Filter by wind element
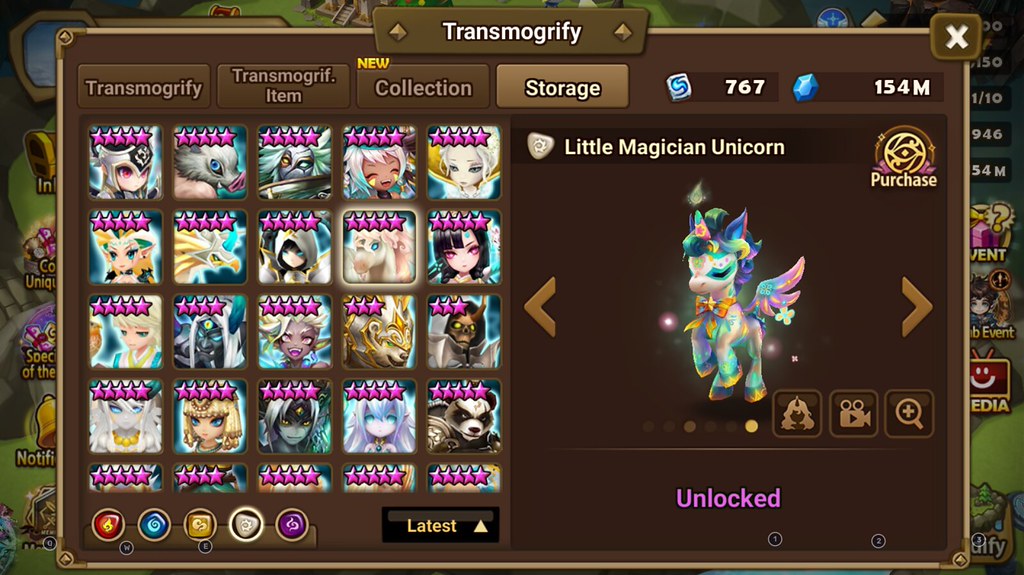 [x=200, y=524]
